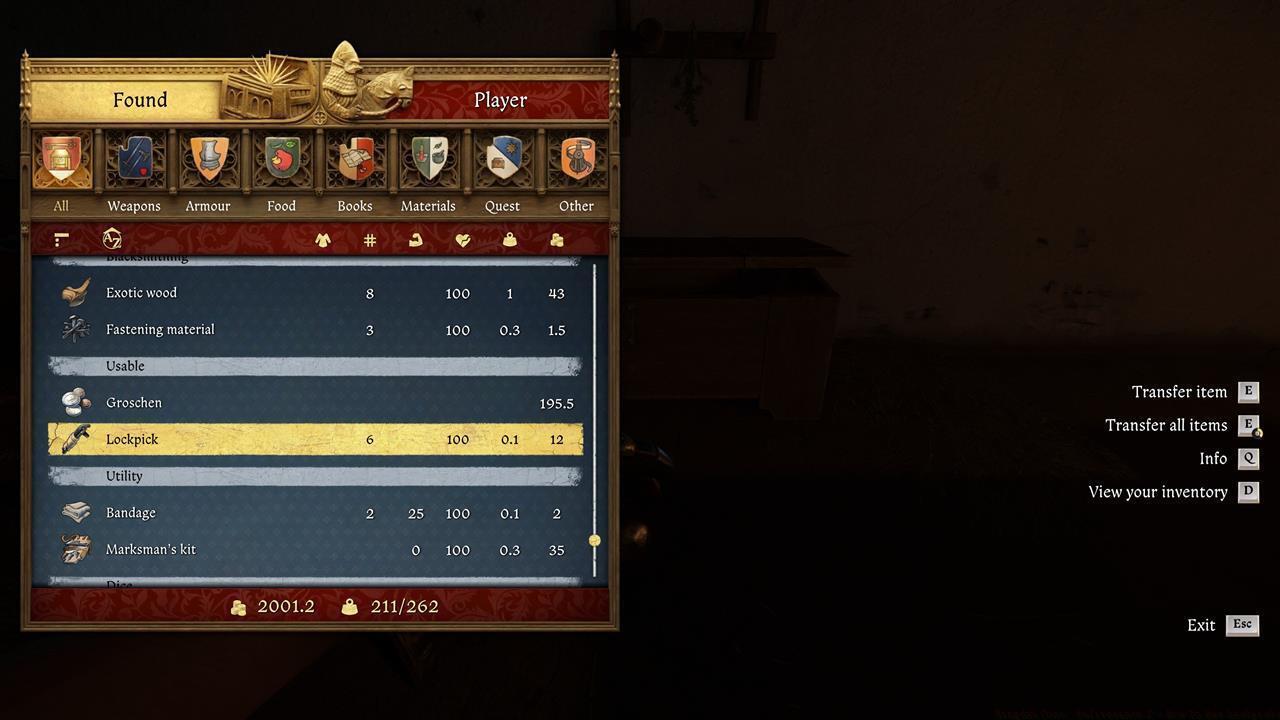Toggle sorting by weight
The width and height of the screenshot is (1280, 720).
tap(510, 239)
